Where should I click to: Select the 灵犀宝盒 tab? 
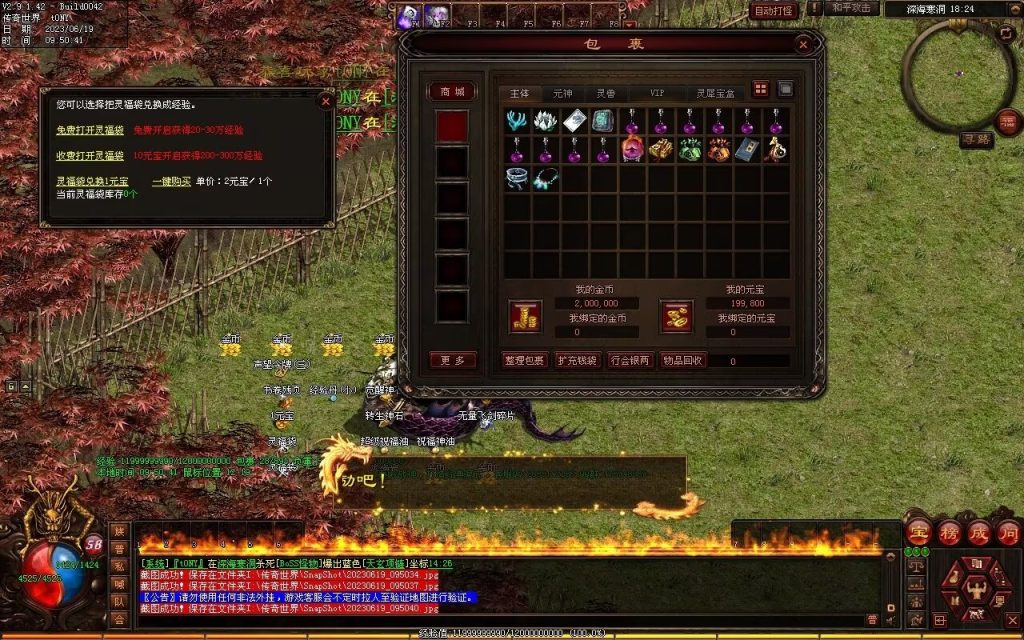tap(716, 92)
